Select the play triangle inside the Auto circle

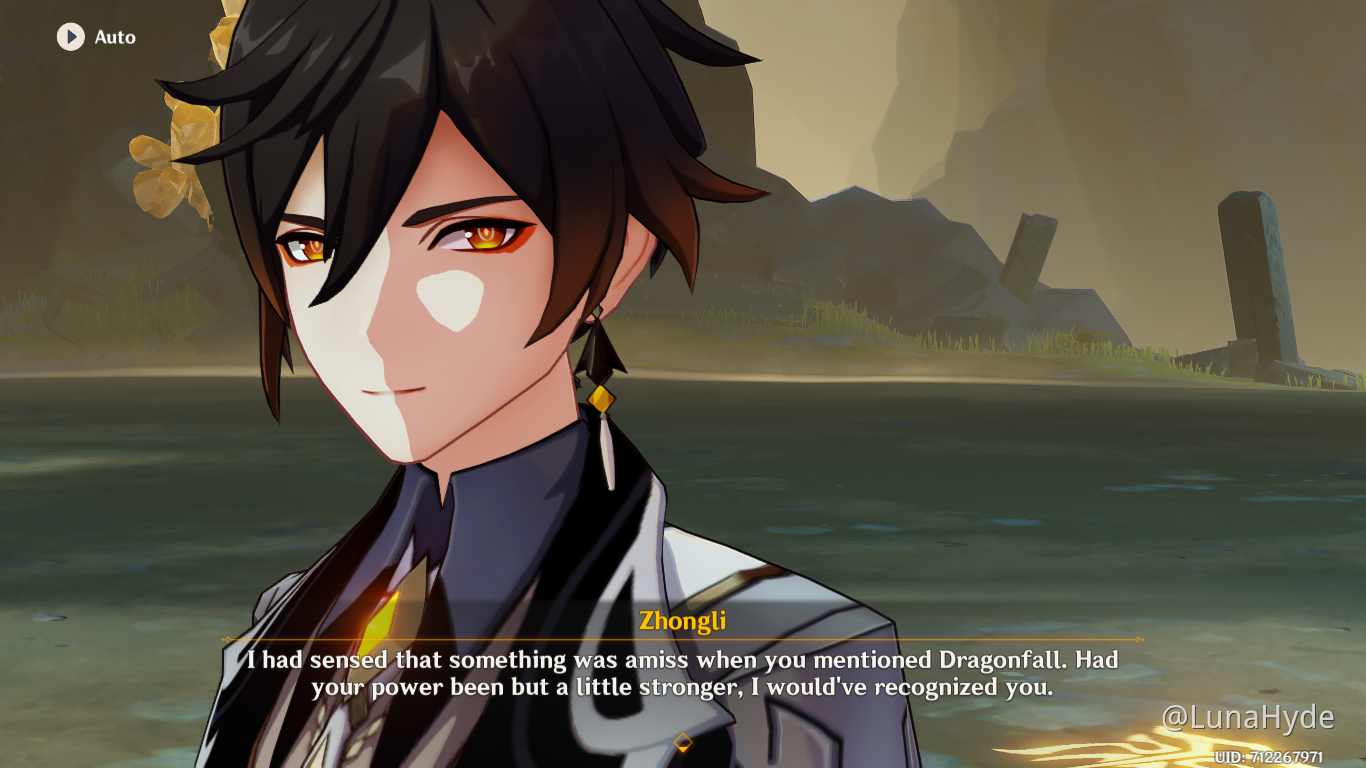[70, 38]
